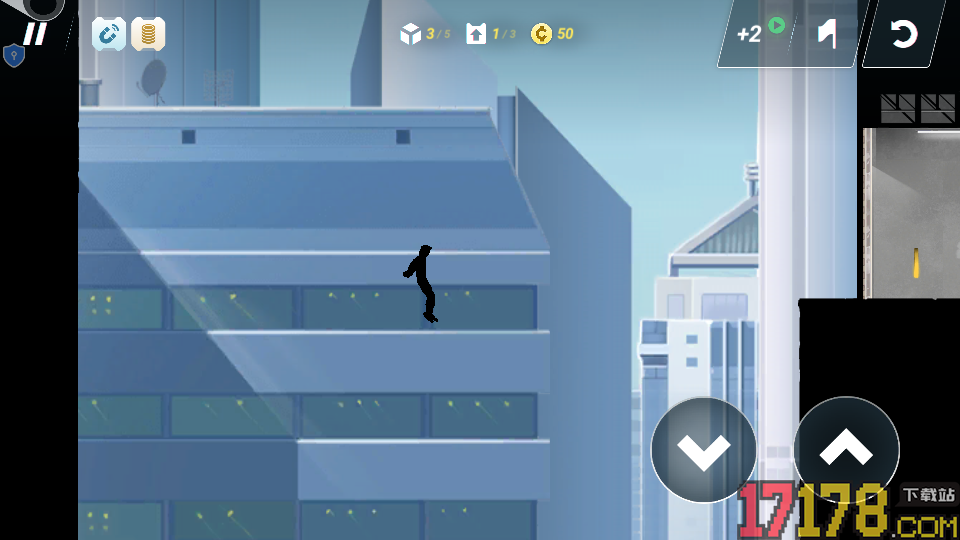Screen dimensions: 960x540
Task: Activate the gold coin stack booster
Action: pyautogui.click(x=148, y=34)
